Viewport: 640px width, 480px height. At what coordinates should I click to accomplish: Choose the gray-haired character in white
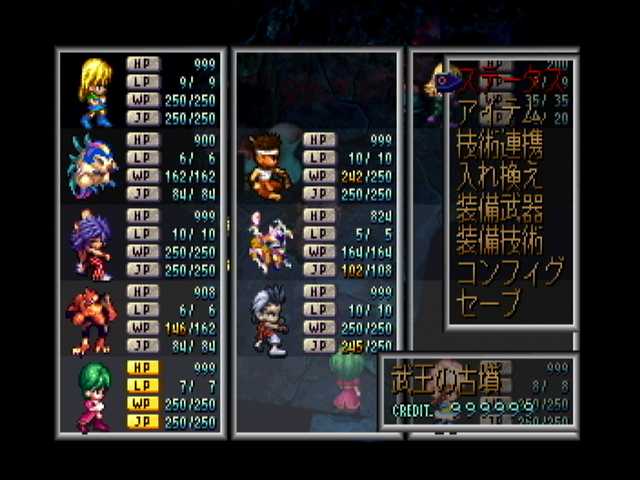click(268, 319)
